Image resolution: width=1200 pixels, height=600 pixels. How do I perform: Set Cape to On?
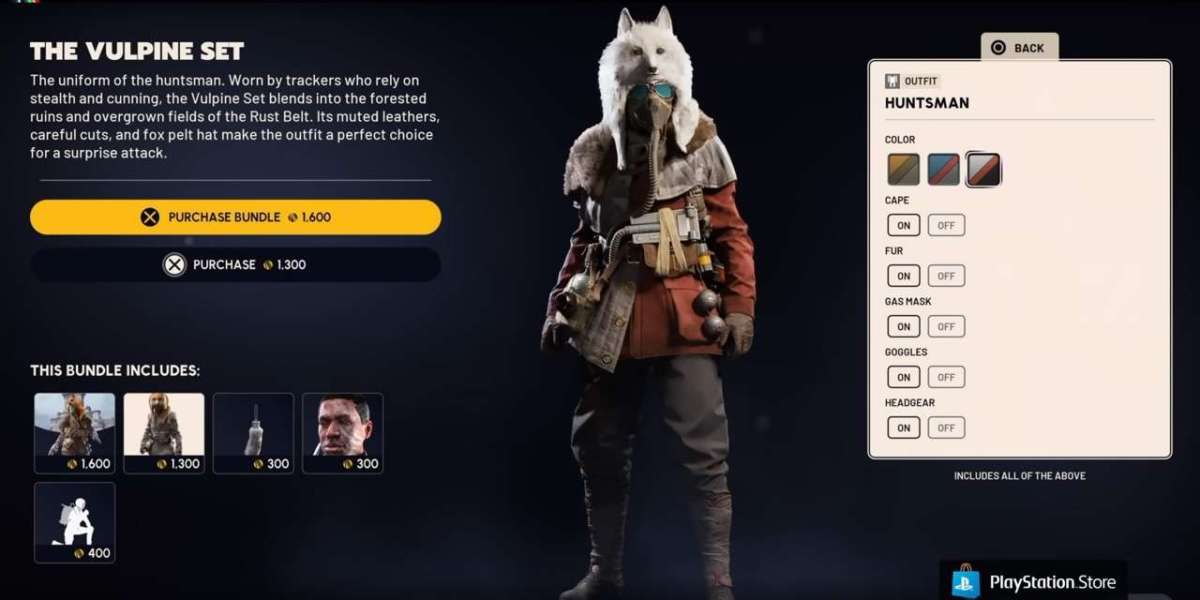[903, 225]
